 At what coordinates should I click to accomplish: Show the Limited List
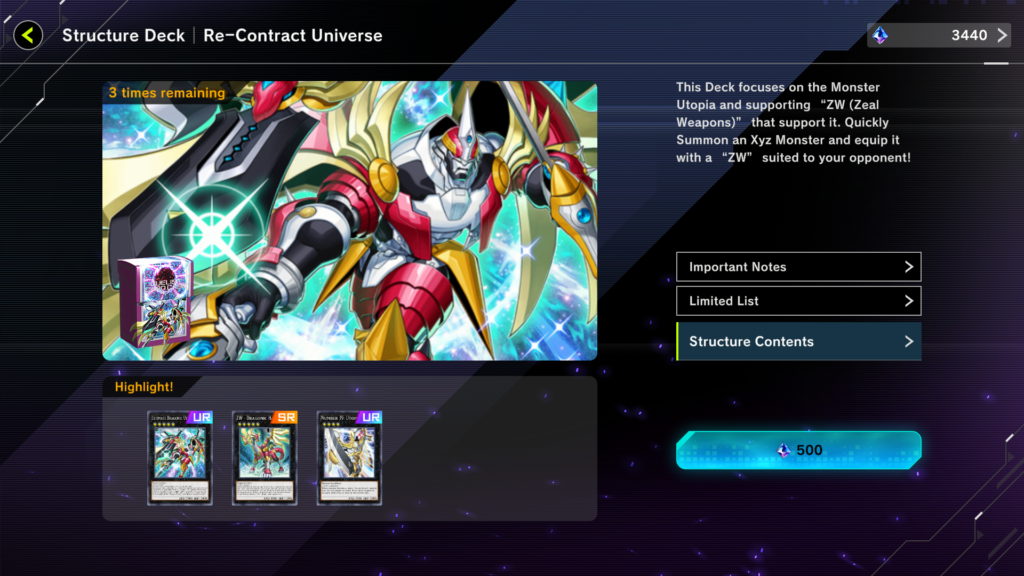point(798,301)
